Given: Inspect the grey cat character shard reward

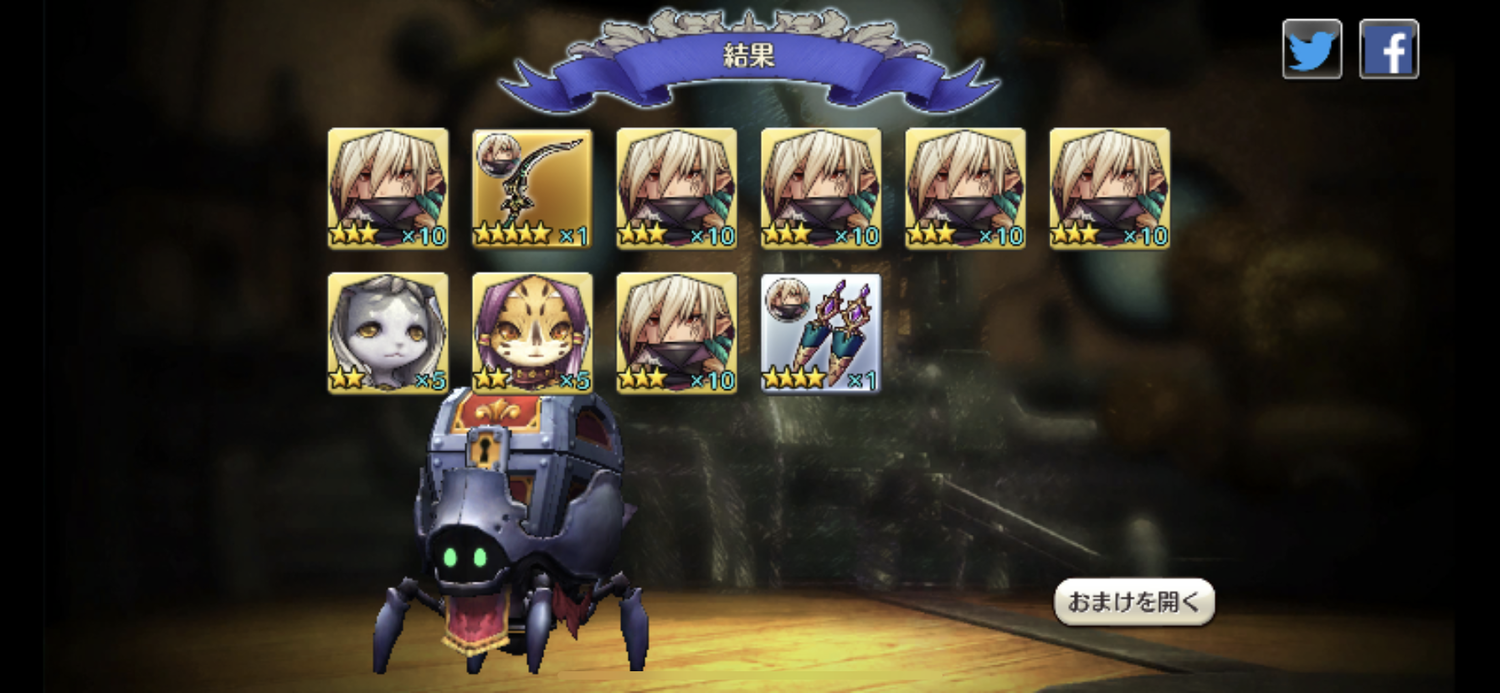Looking at the screenshot, I should pos(388,333).
